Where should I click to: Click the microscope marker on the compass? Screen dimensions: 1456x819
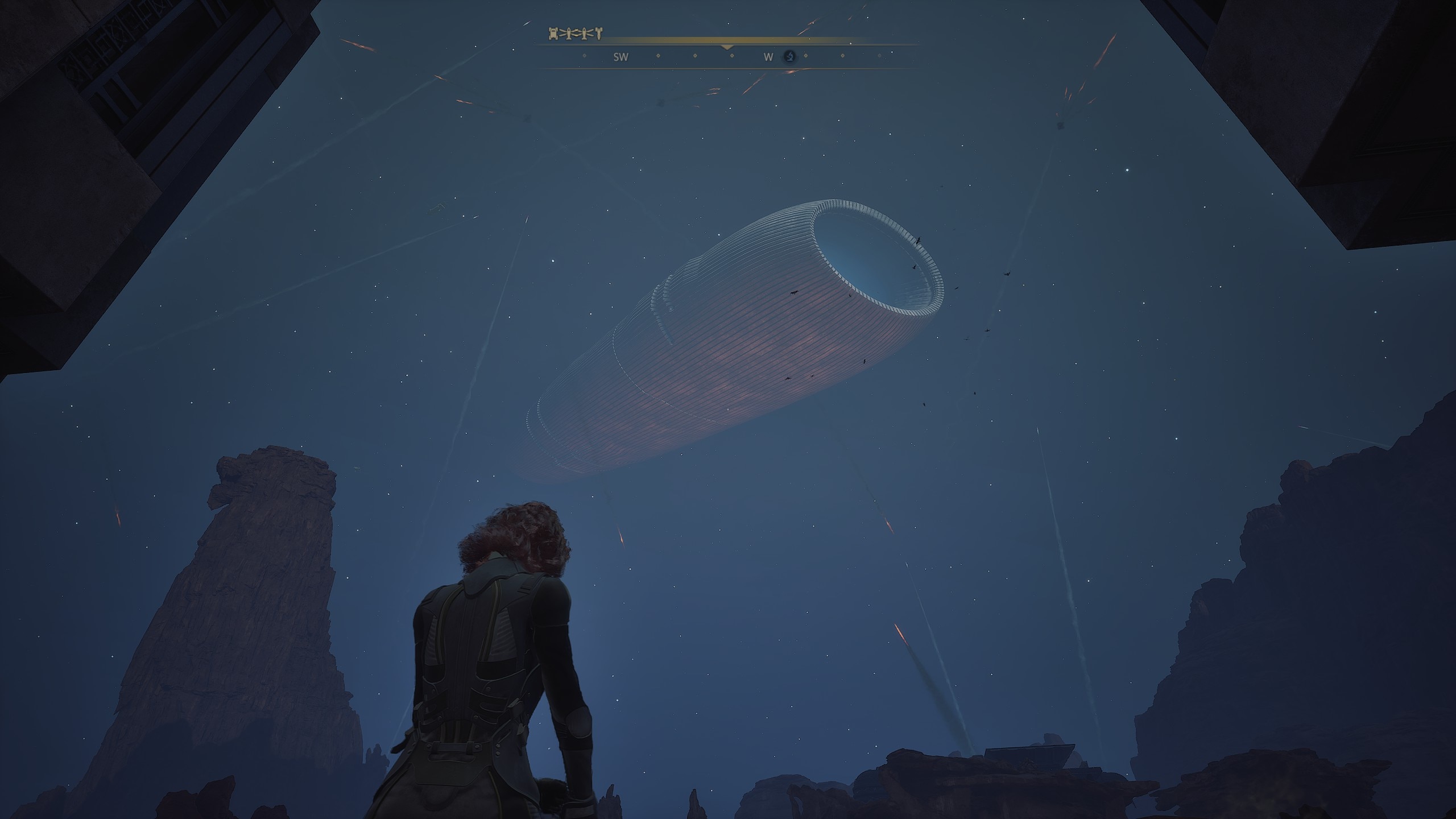point(789,56)
